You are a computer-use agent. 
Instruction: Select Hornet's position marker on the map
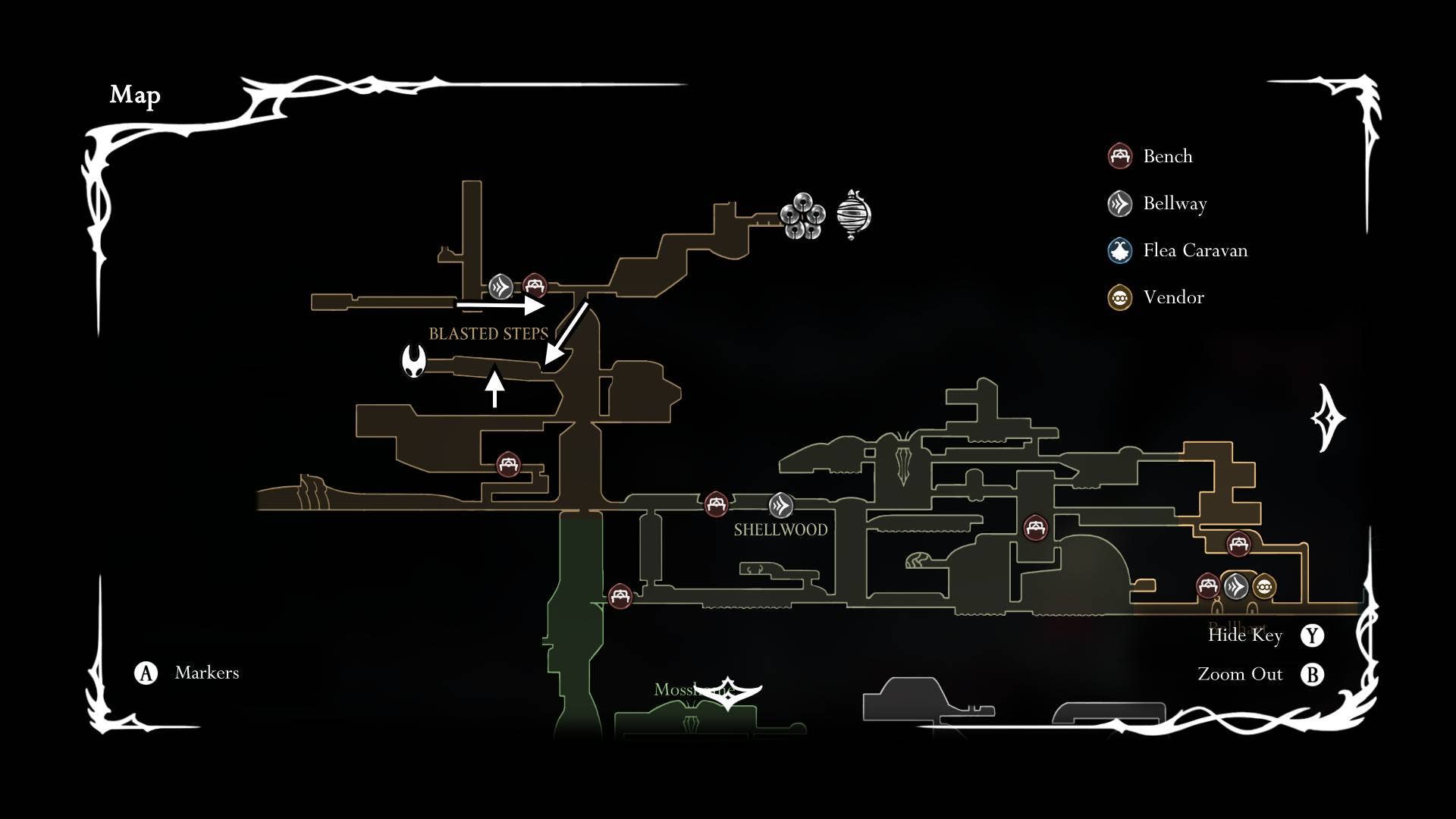tap(414, 361)
